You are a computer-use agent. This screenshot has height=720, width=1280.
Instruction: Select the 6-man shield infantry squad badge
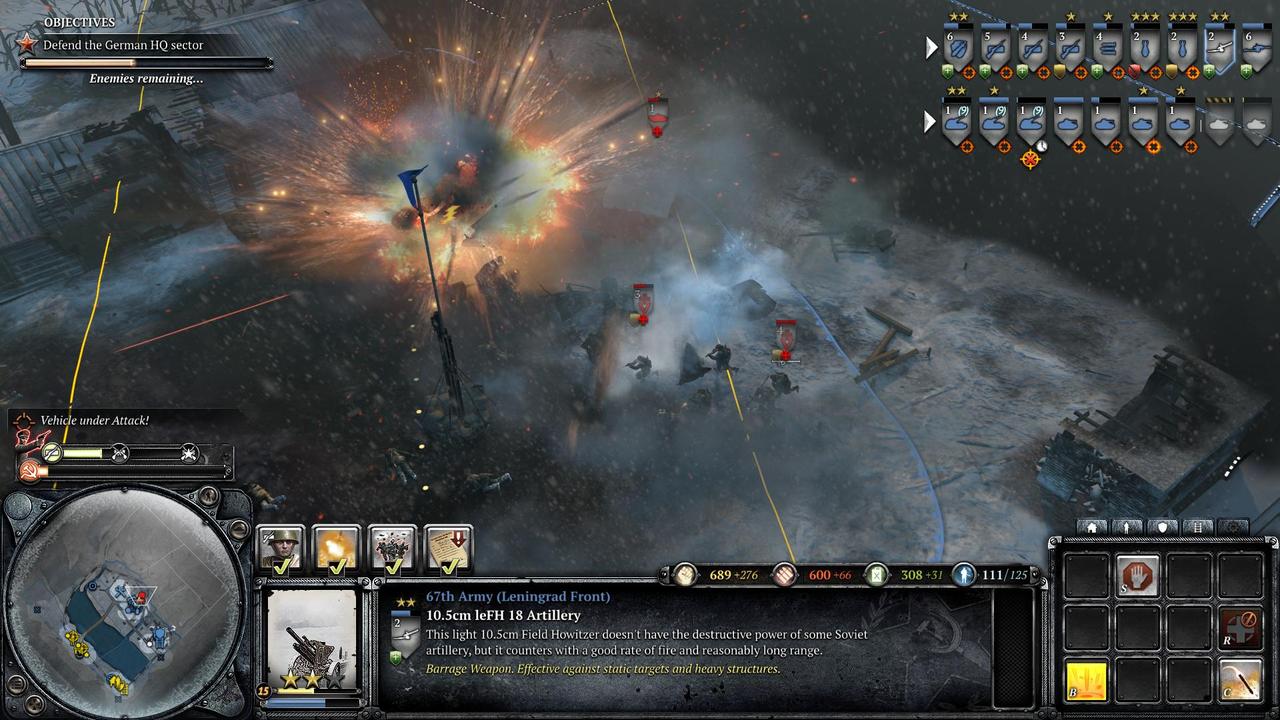(x=959, y=48)
